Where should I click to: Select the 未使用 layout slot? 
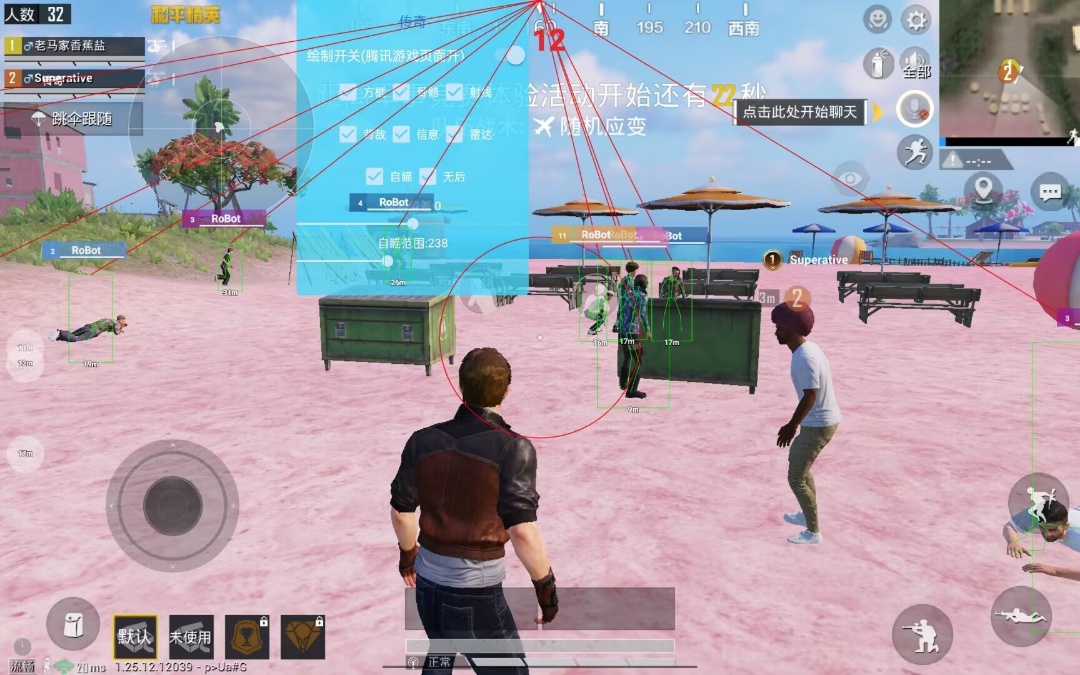(191, 636)
